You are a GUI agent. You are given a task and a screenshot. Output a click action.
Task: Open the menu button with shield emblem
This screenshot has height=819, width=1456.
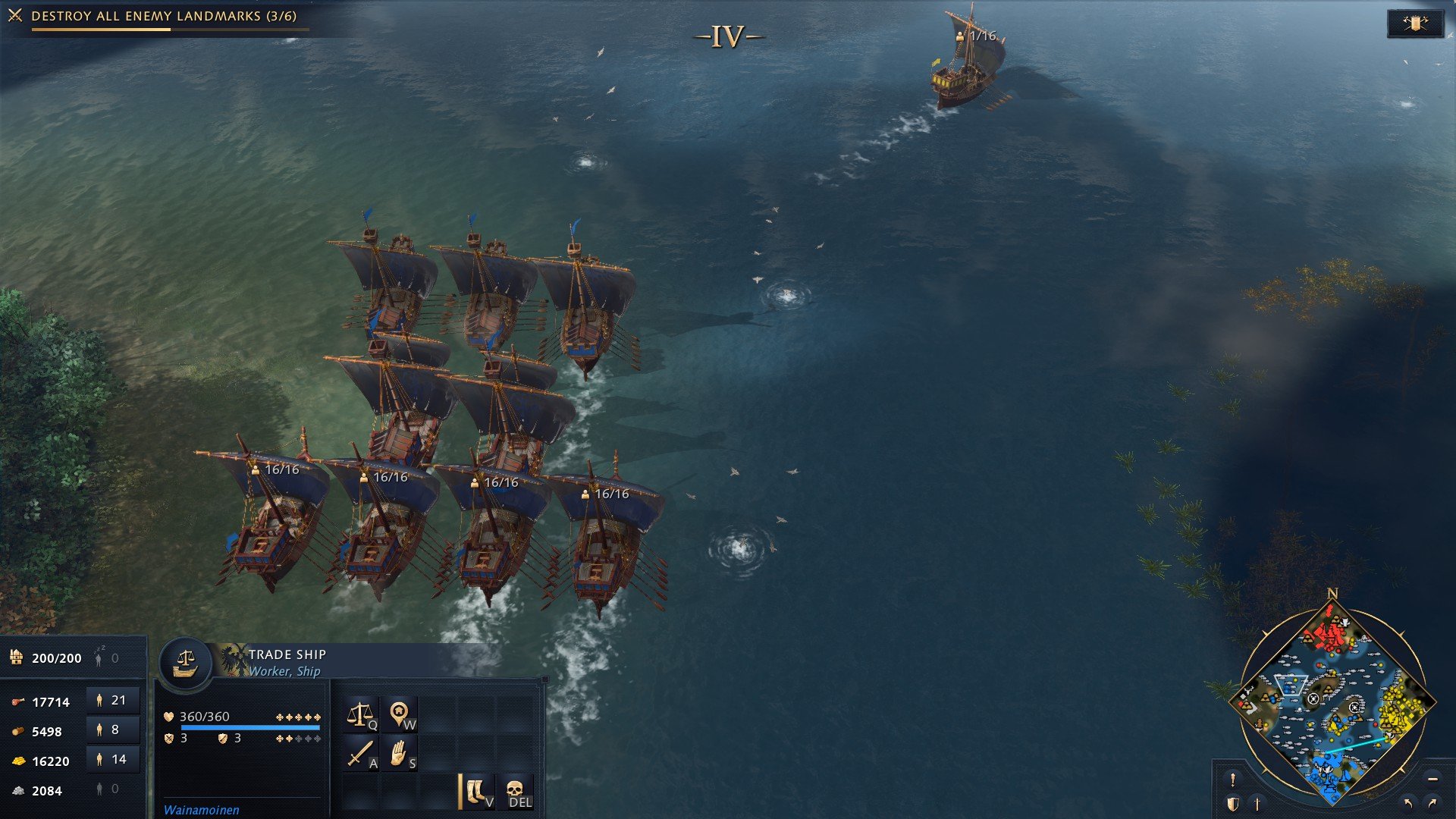coord(1414,24)
